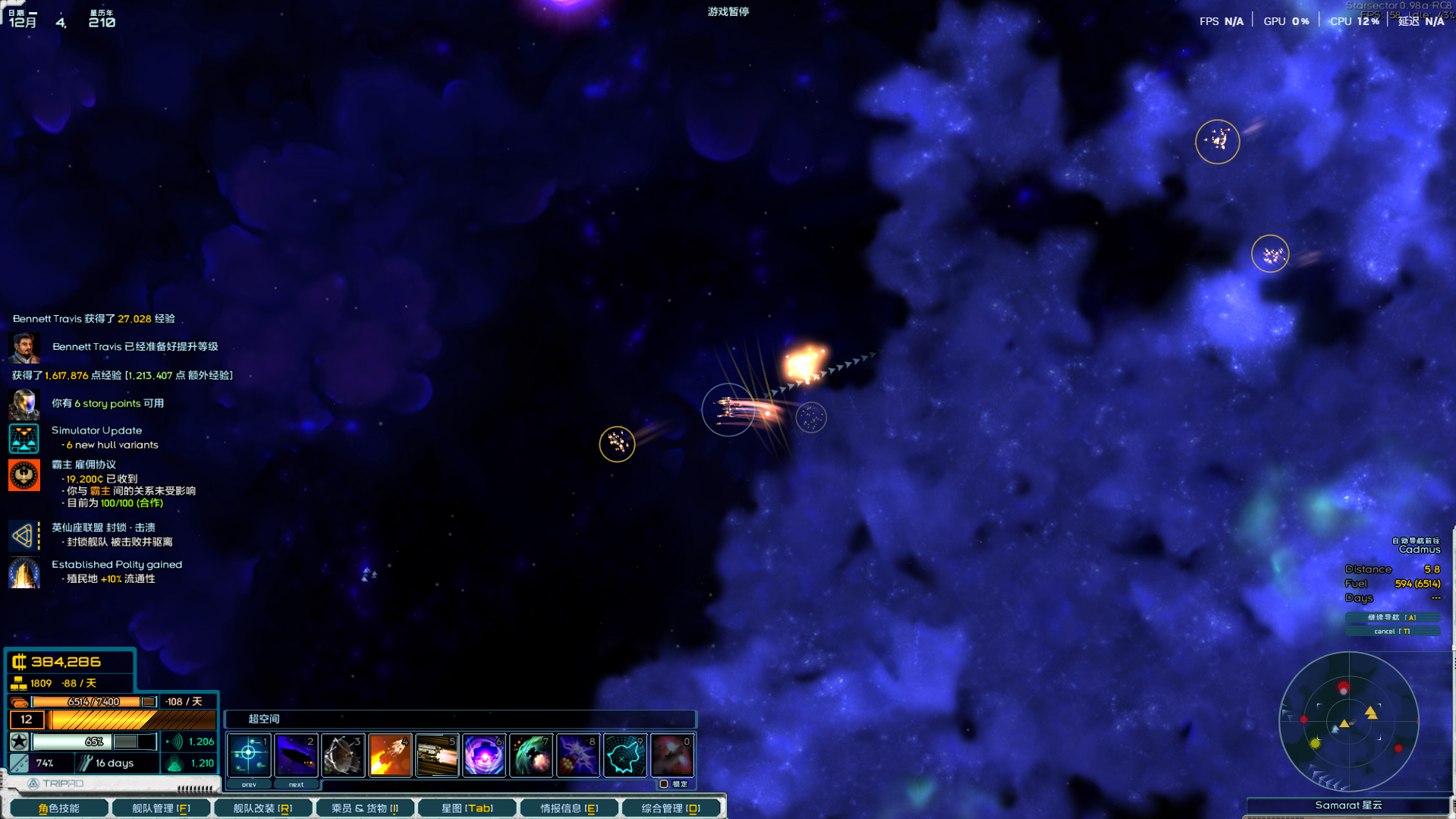1456x819 pixels.
Task: Use the satellite ability in slot 3
Action: point(343,755)
